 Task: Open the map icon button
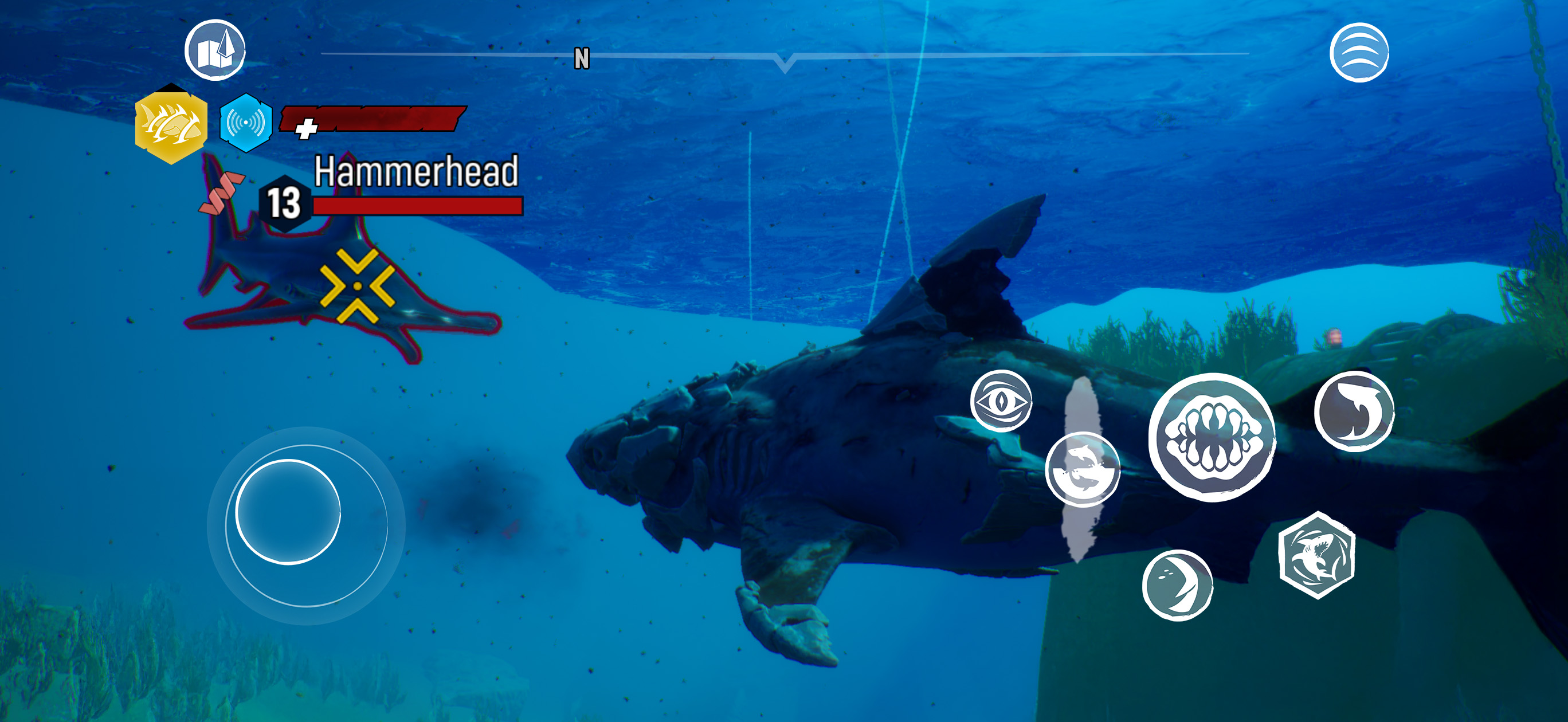[x=215, y=50]
